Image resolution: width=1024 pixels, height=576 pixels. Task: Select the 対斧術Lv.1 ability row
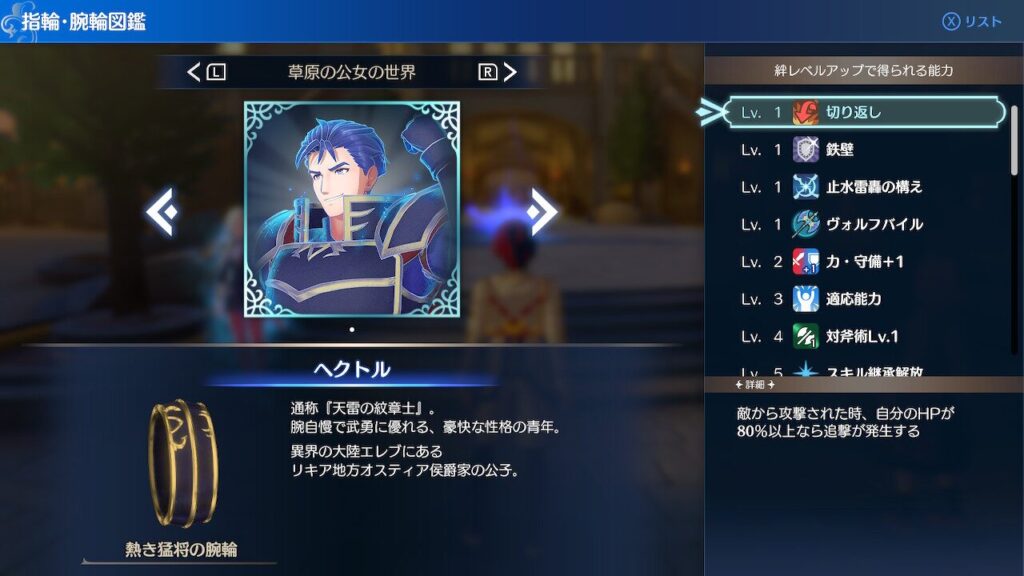(865, 336)
